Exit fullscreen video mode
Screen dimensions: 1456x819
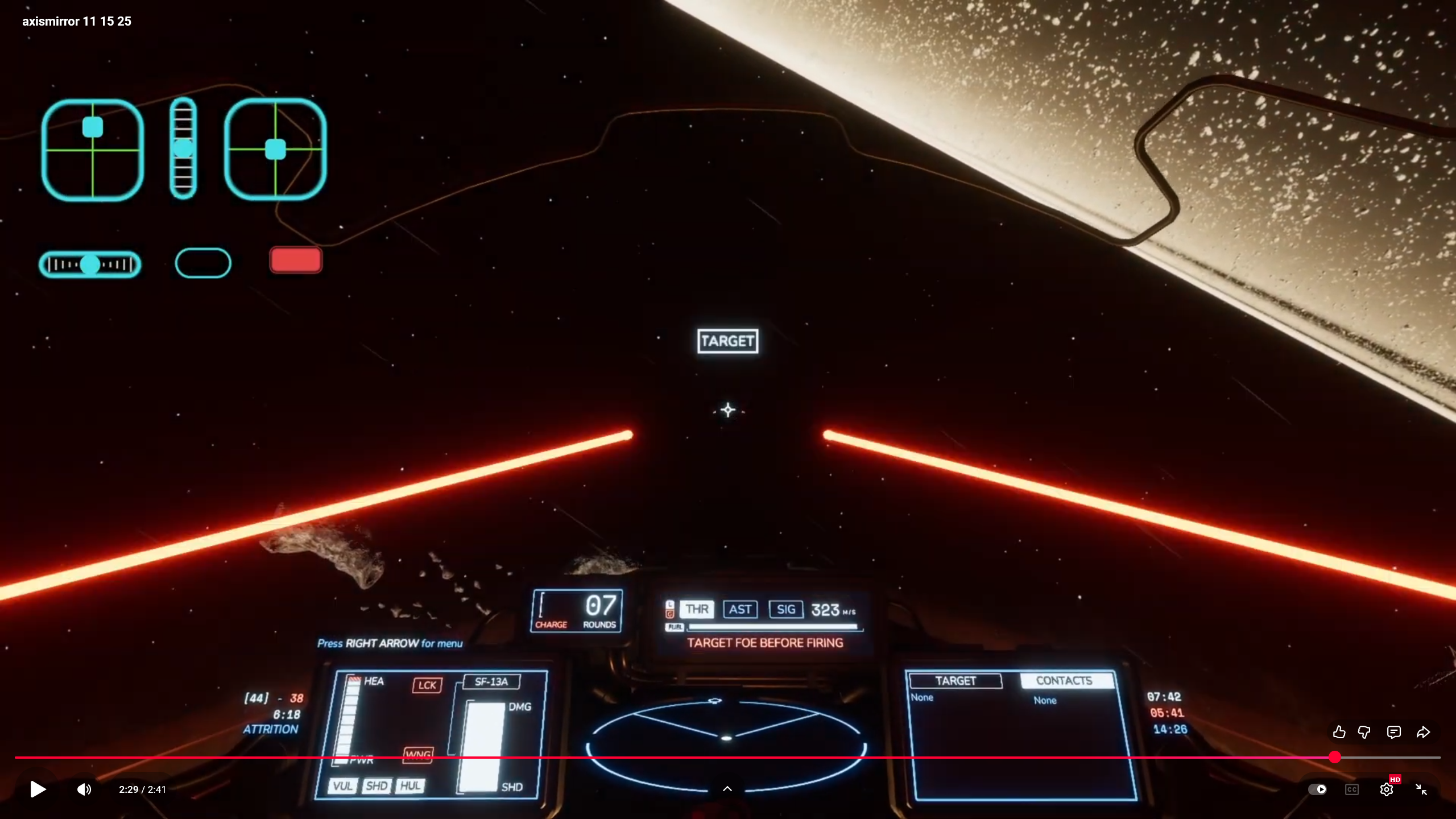point(1421,789)
